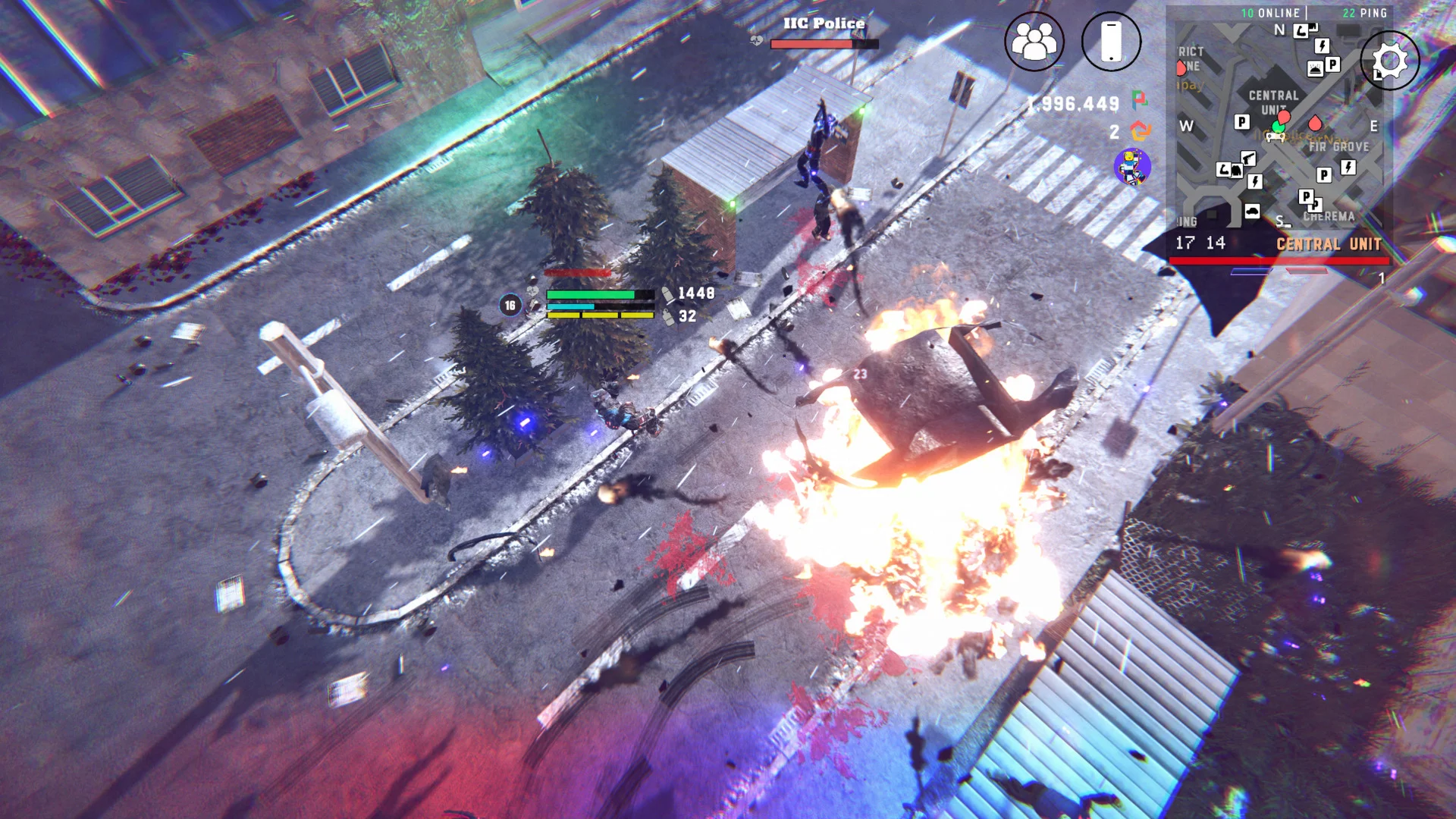
Task: Select the jacket clothing marker on minimap
Action: click(1236, 171)
